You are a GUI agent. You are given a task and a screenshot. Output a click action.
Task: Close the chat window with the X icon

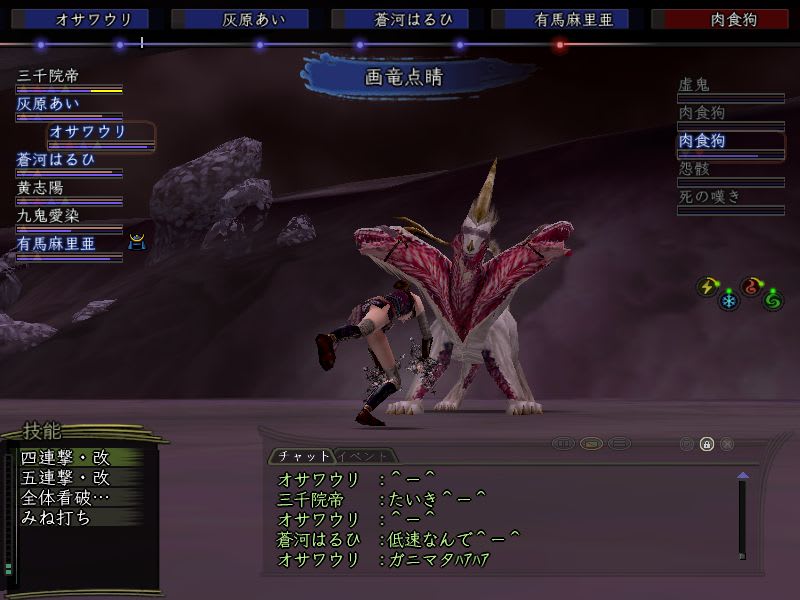[727, 444]
